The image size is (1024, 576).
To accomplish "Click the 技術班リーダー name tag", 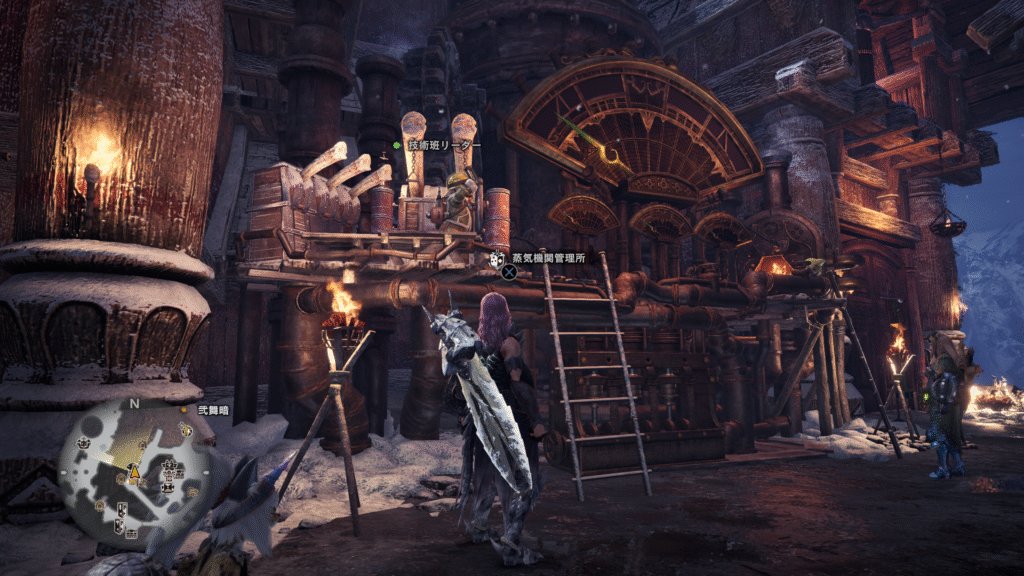I will pos(443,145).
